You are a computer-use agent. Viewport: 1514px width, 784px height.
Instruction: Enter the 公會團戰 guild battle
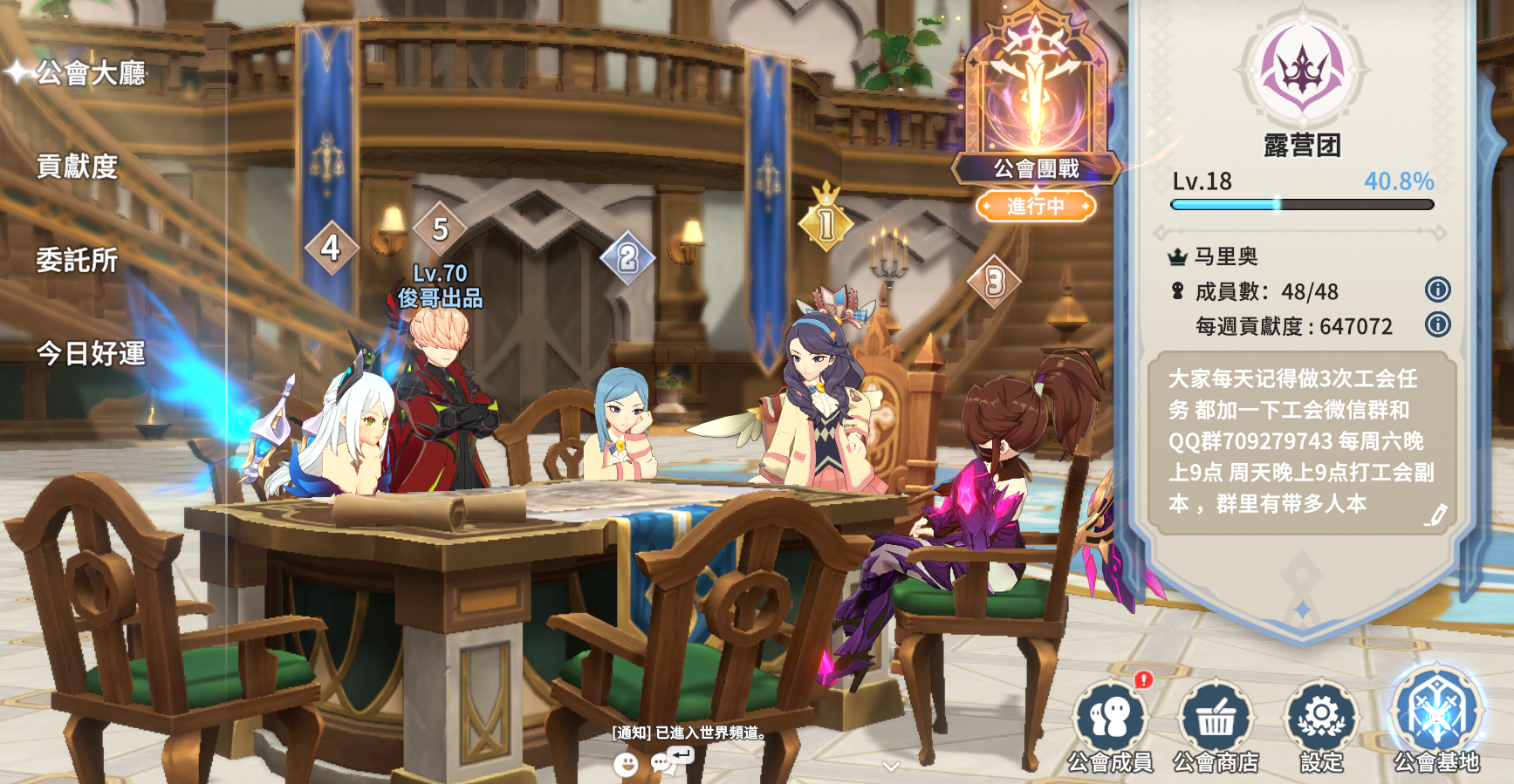click(1036, 113)
